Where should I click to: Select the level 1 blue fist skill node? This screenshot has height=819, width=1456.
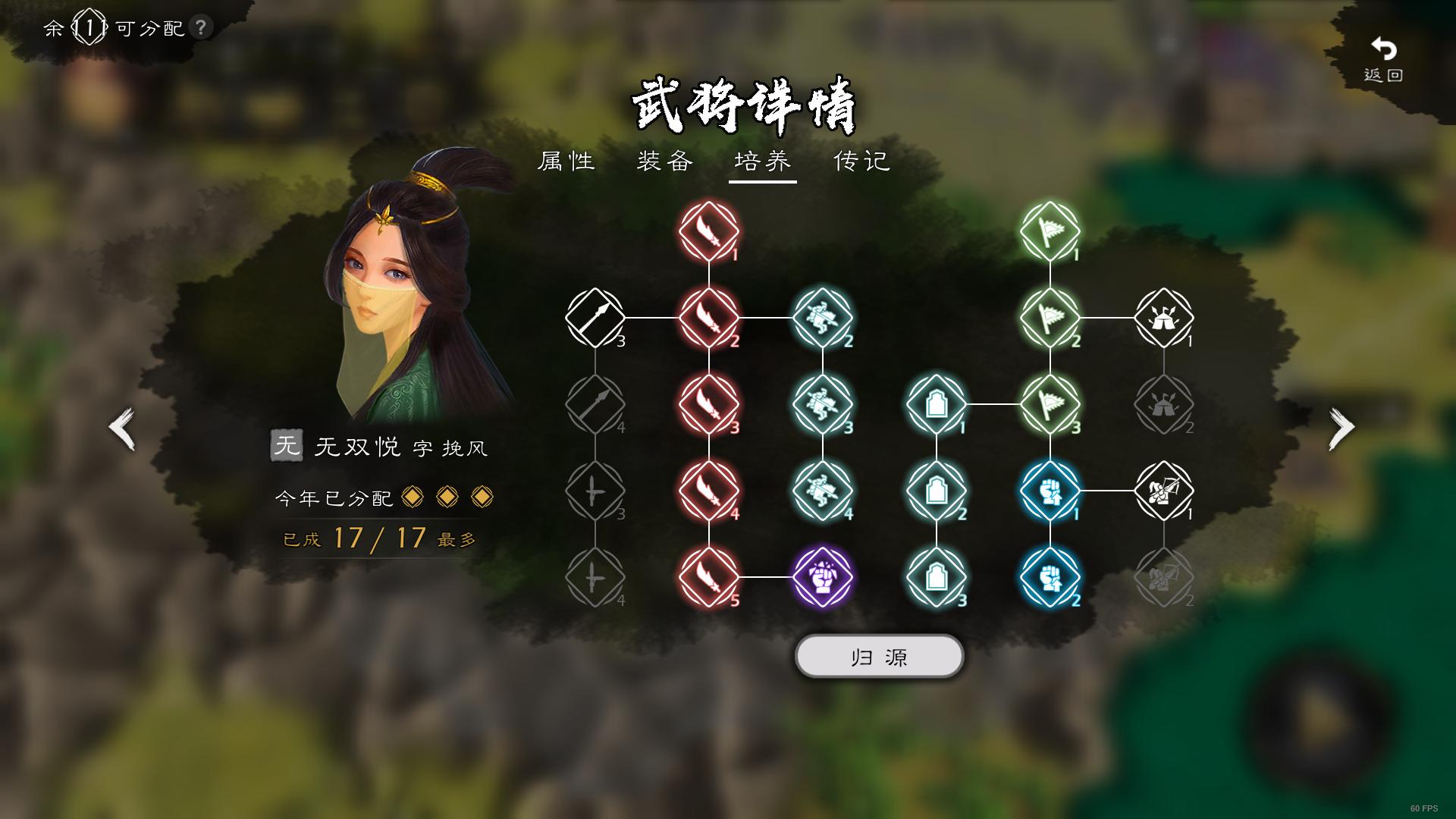click(1050, 491)
